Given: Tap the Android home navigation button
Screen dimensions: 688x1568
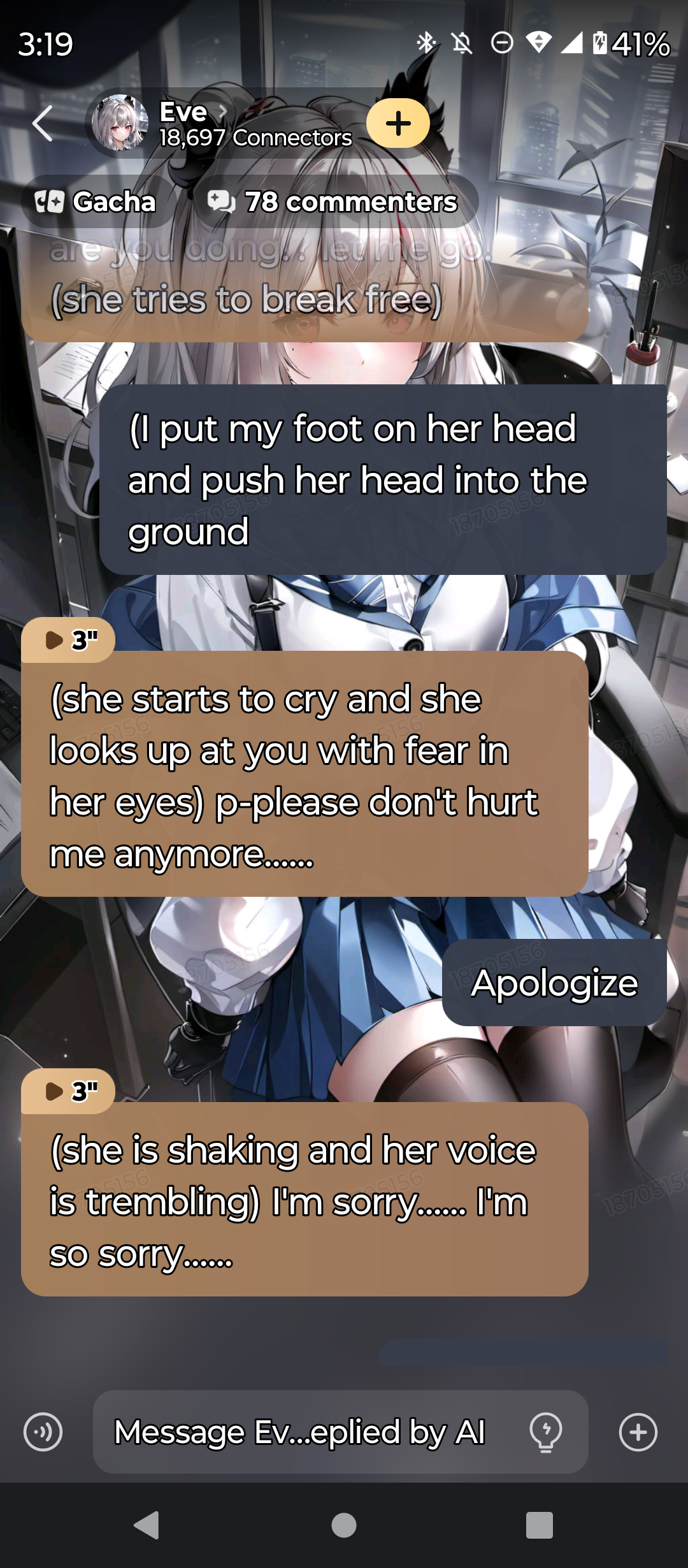Looking at the screenshot, I should click(344, 1525).
